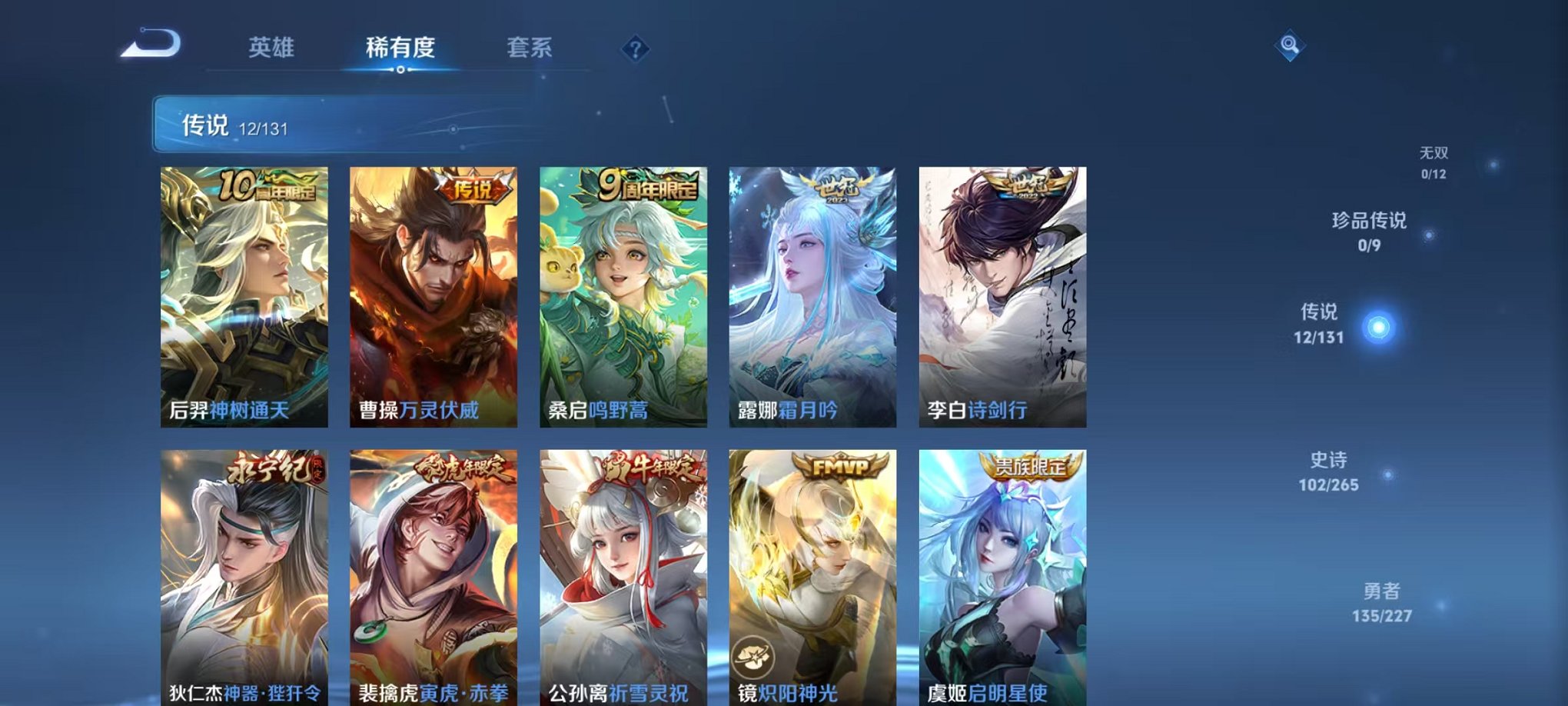Open the help question mark icon
1568x706 pixels.
(x=635, y=49)
